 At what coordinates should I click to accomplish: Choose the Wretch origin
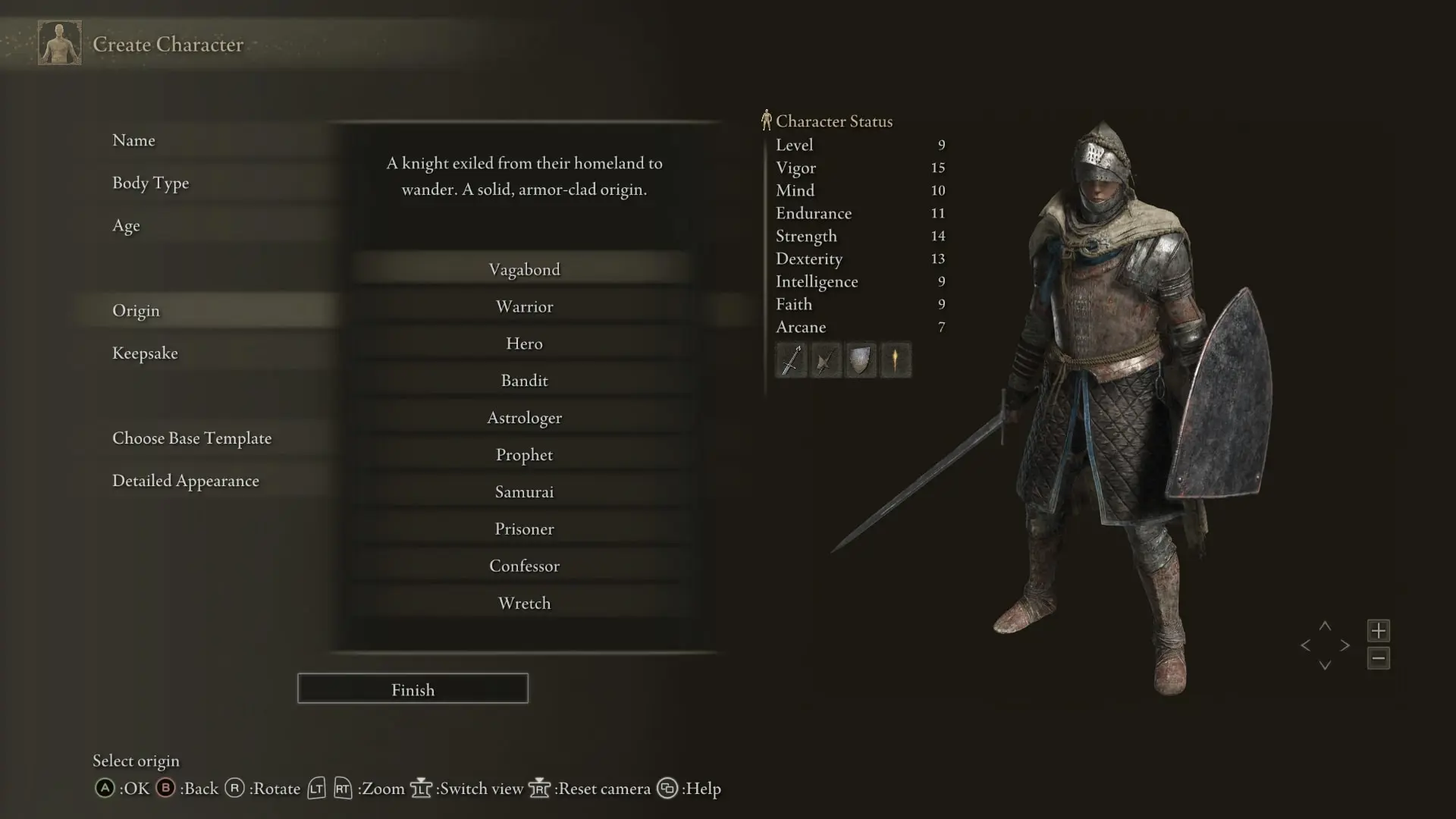pyautogui.click(x=525, y=603)
